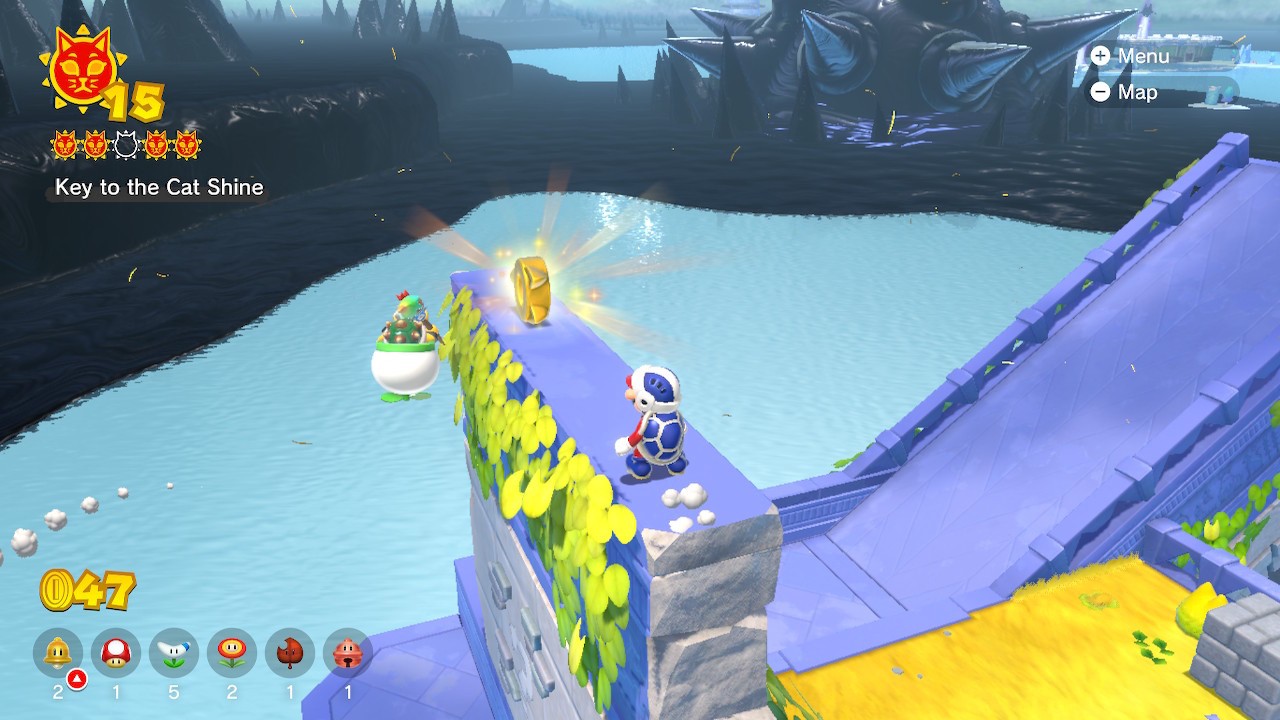Pick the Boomerang Flower from stored items
This screenshot has width=1280, height=720.
(x=174, y=653)
